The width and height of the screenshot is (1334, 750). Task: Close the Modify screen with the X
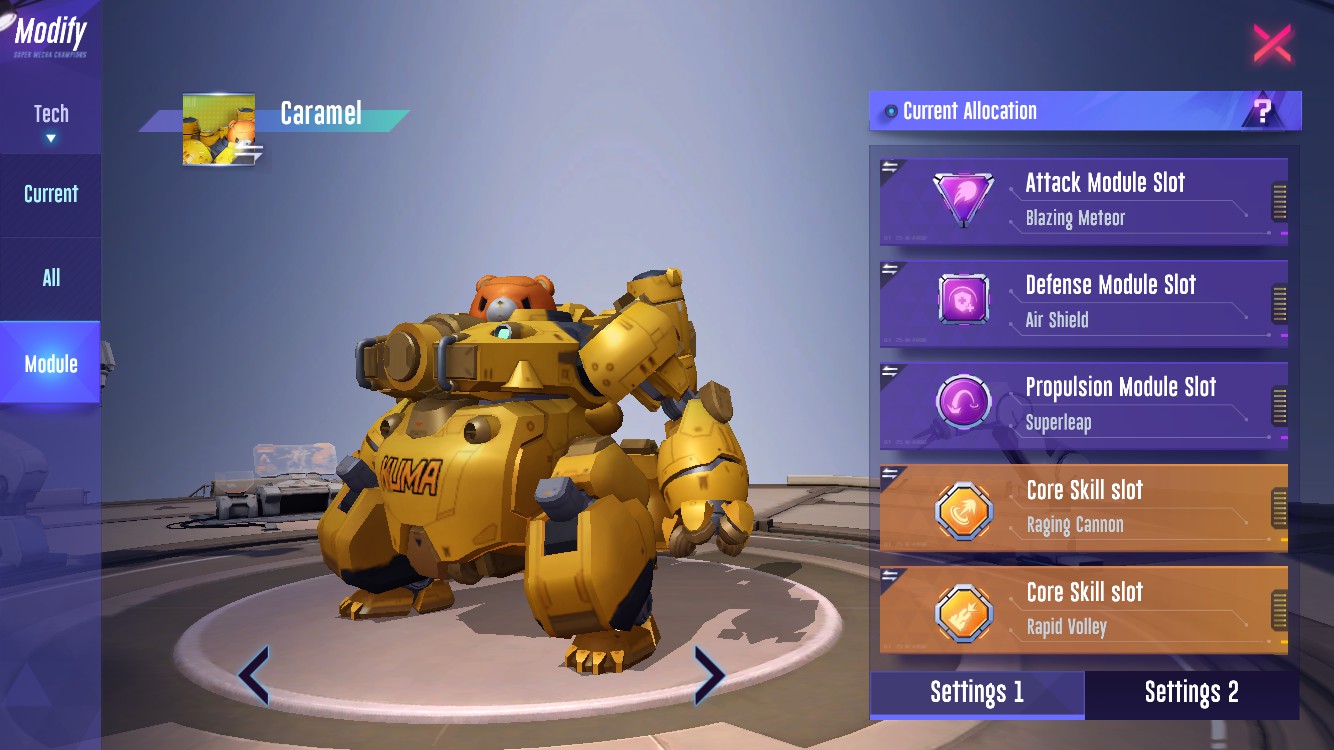pyautogui.click(x=1272, y=44)
